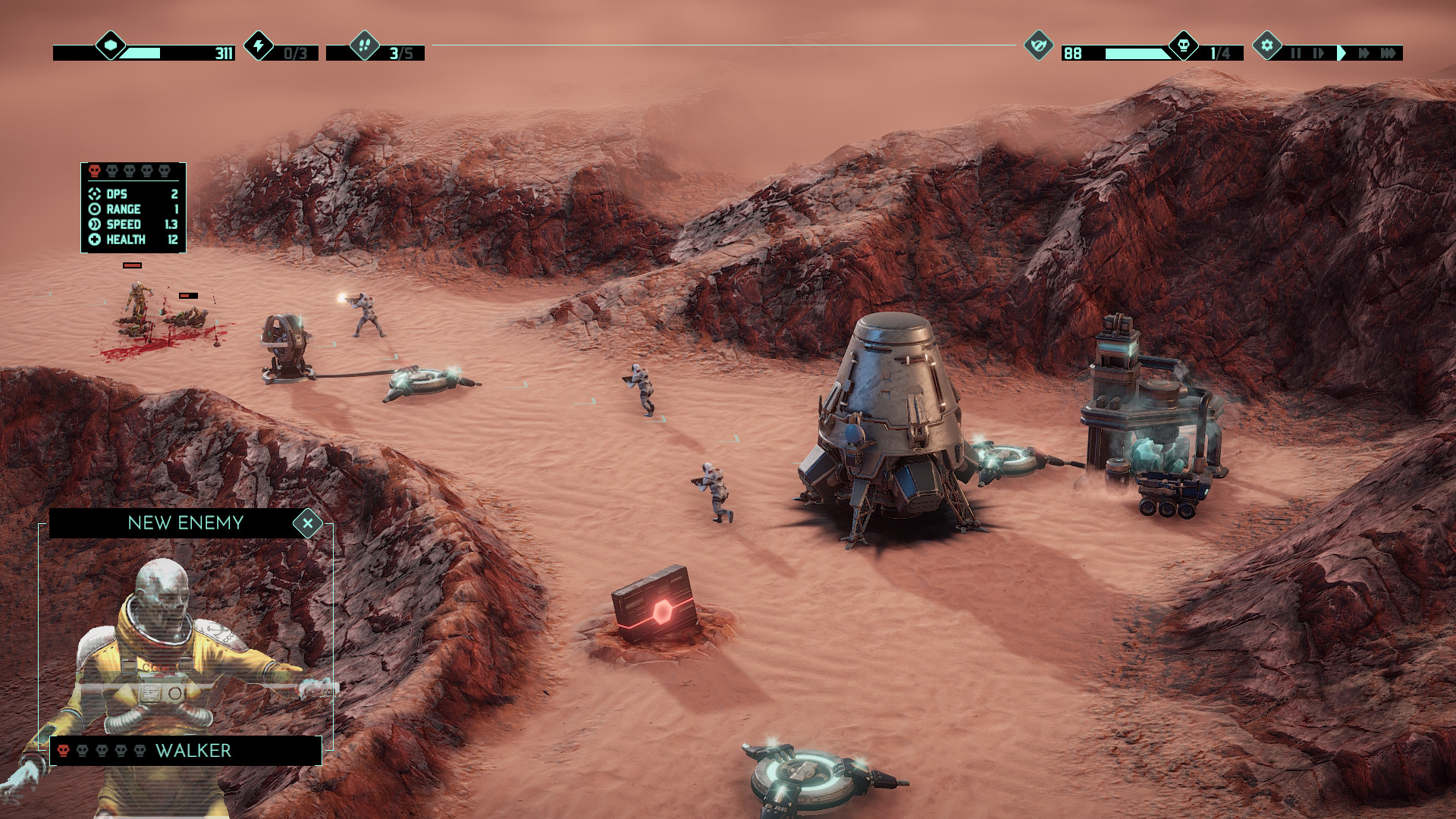Open the settings gear icon
Image resolution: width=1456 pixels, height=819 pixels.
pos(1266,47)
